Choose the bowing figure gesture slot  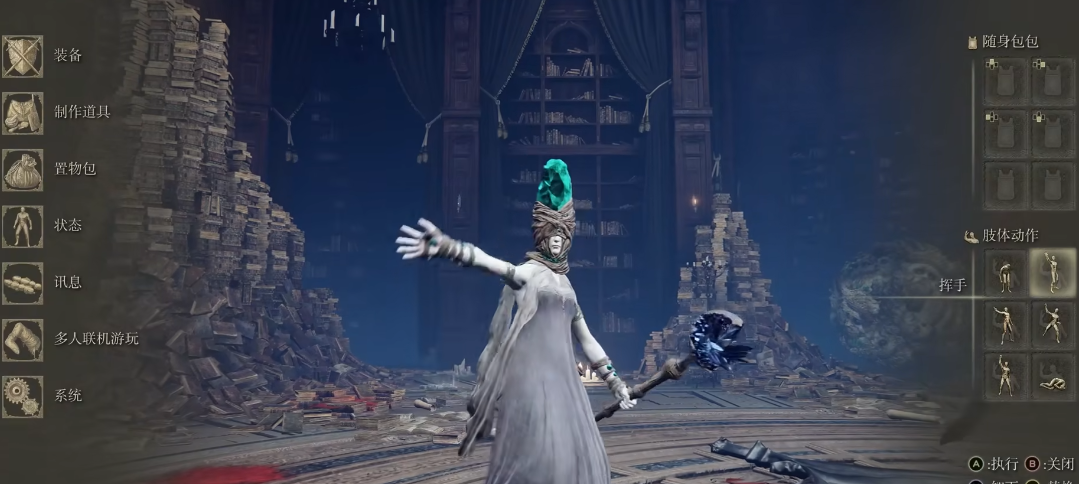click(1005, 272)
